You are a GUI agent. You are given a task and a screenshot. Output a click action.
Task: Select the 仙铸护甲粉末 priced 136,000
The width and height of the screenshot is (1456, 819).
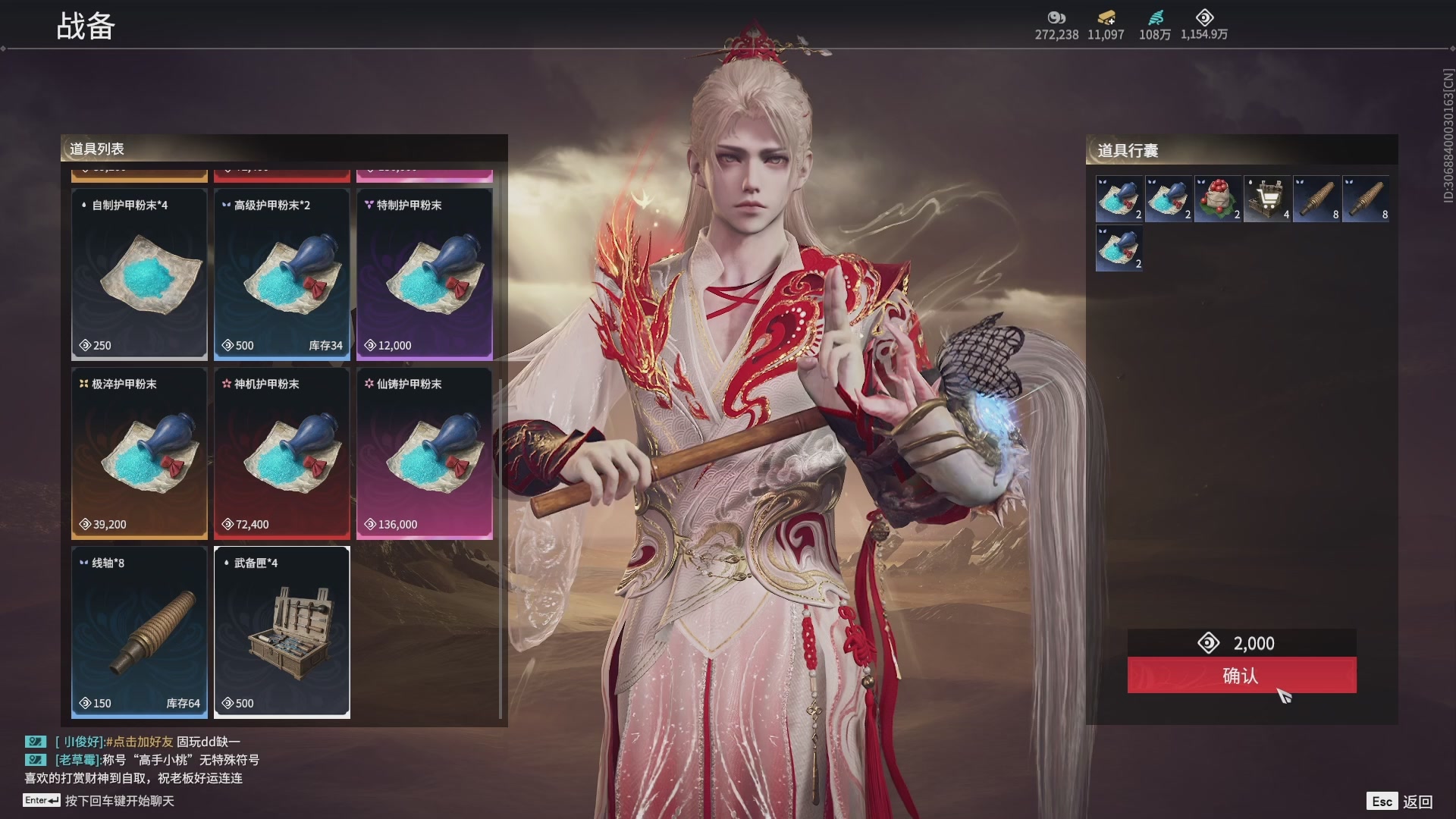coord(425,453)
